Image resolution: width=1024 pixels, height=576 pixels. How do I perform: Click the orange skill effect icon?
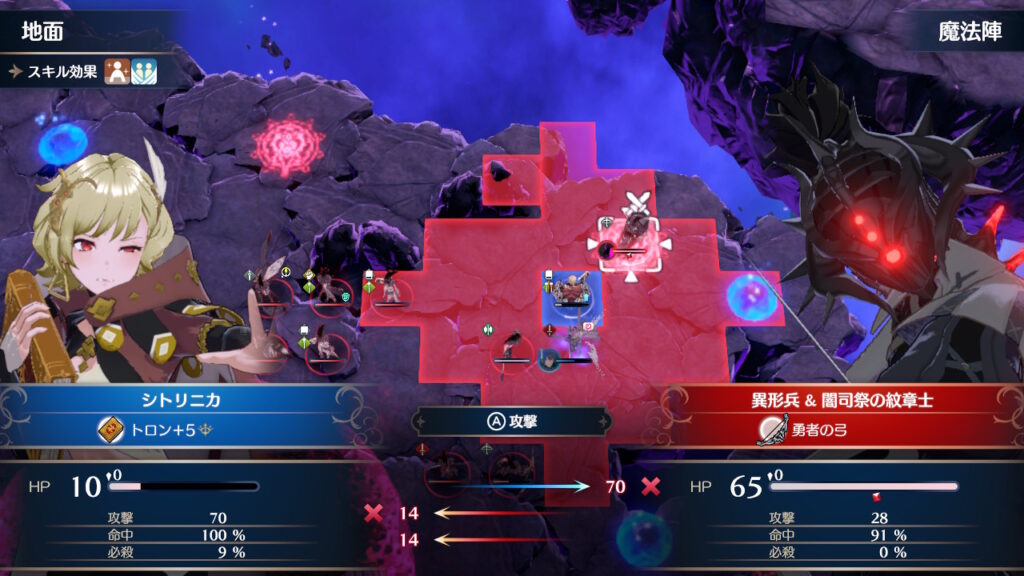pyautogui.click(x=117, y=72)
